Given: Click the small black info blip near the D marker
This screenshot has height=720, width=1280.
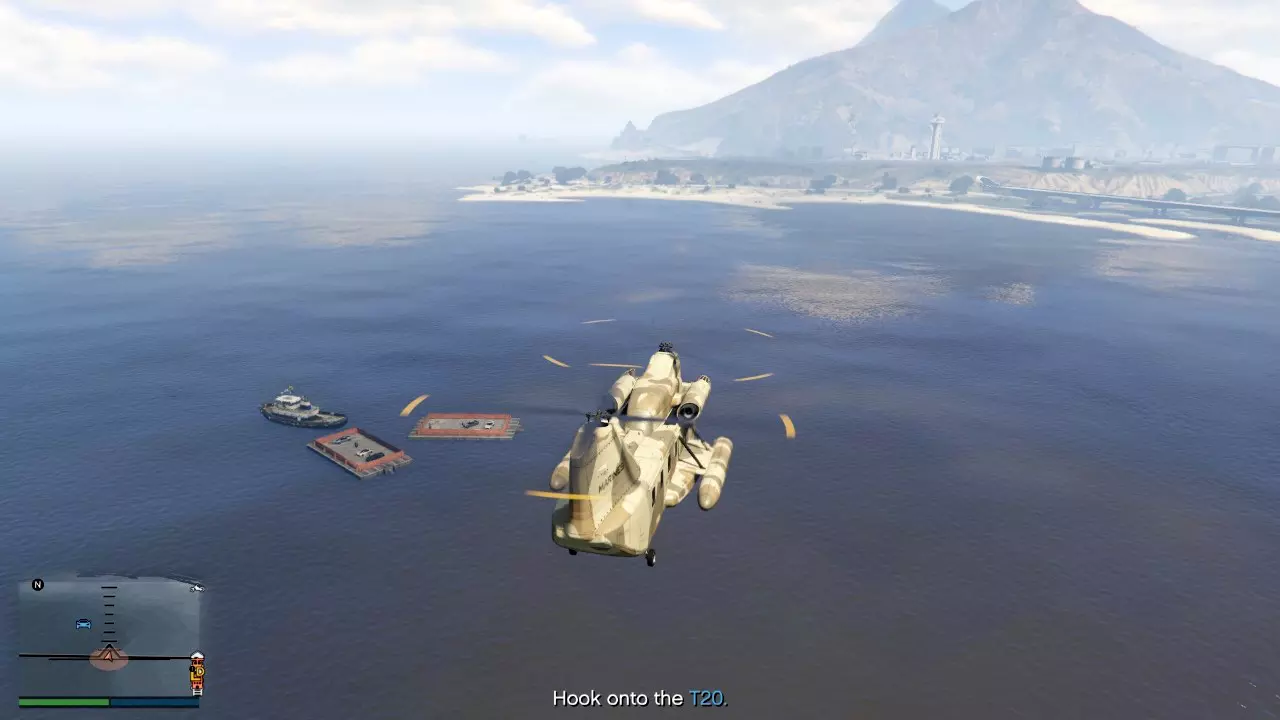Looking at the screenshot, I should pyautogui.click(x=191, y=669).
